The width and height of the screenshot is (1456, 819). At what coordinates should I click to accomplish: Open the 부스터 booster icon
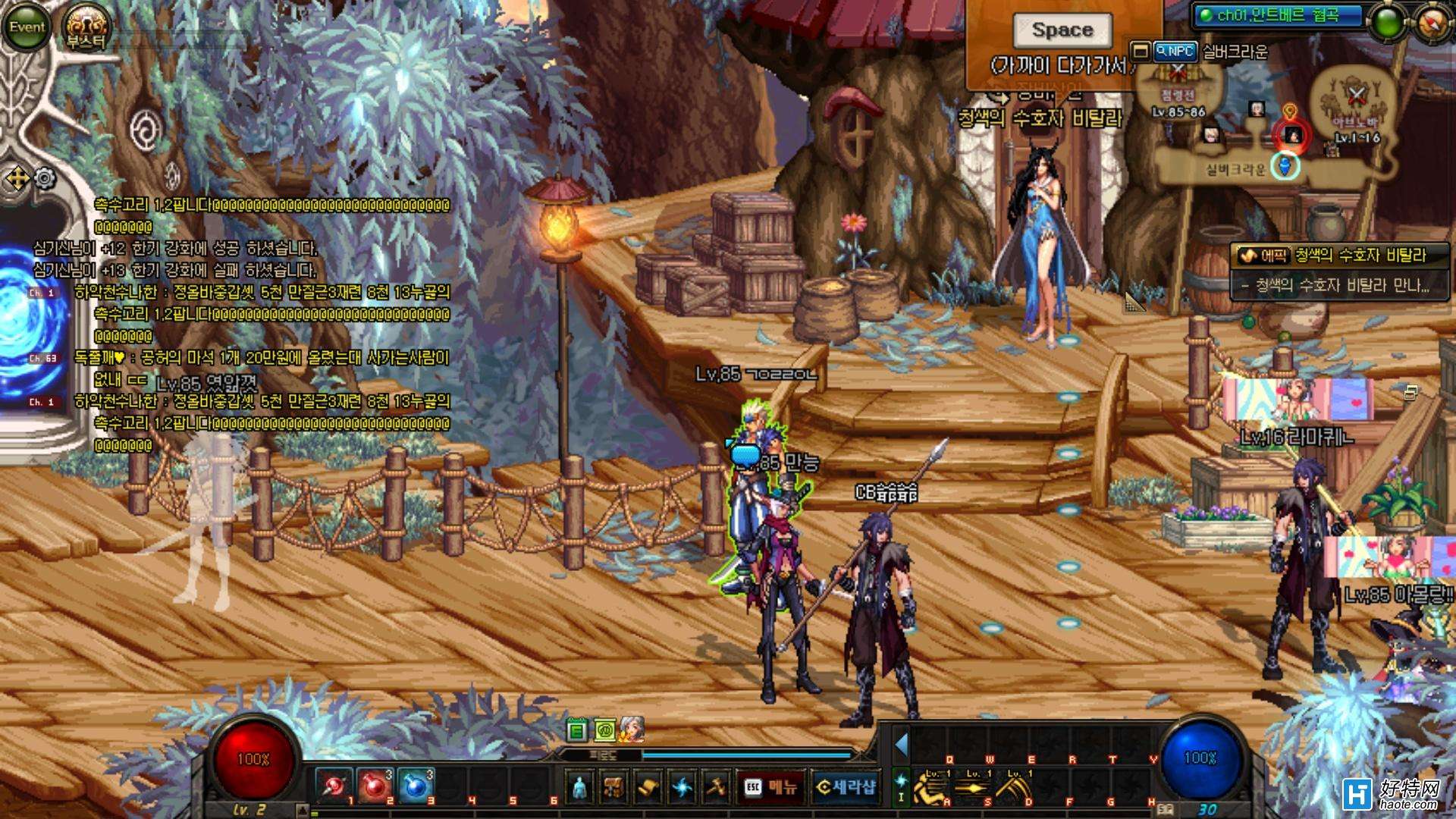click(86, 28)
